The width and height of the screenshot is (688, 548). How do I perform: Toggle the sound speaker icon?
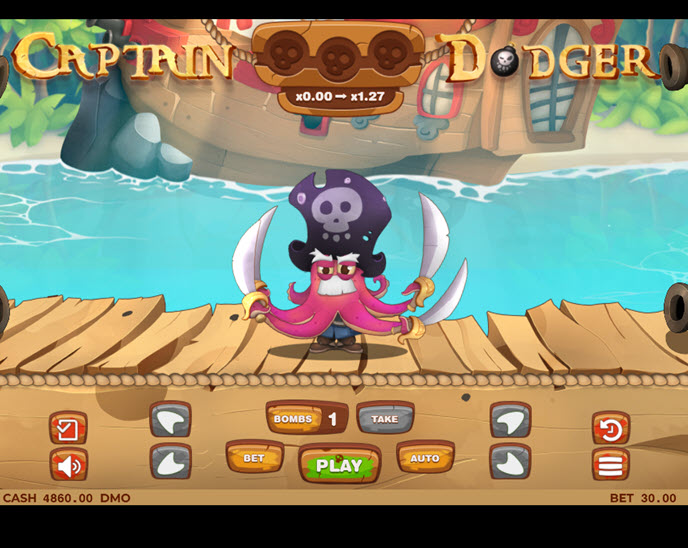pos(68,465)
